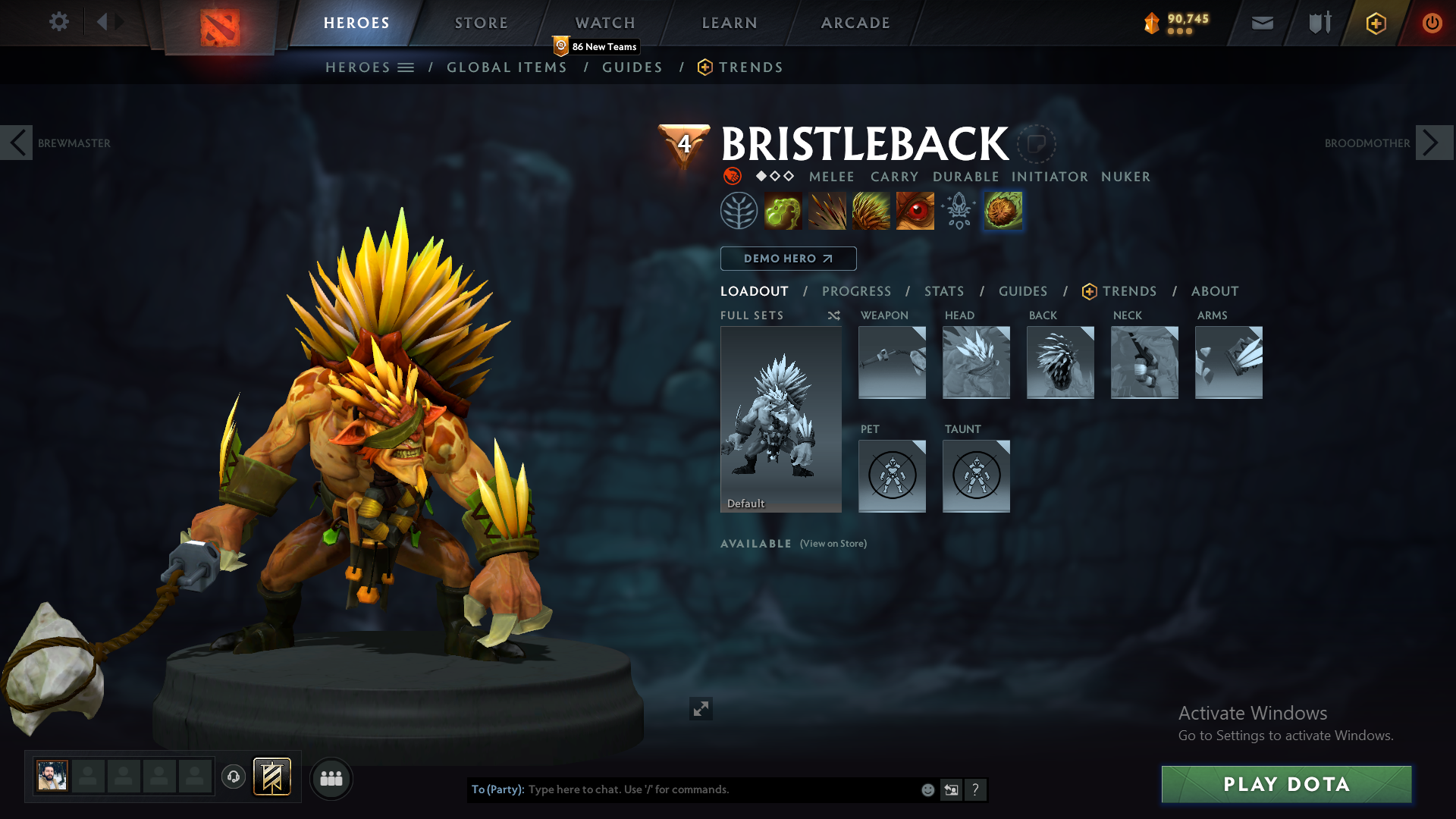Screen dimensions: 1456x819
Task: Switch to the unselected left facet icon
Action: [958, 210]
